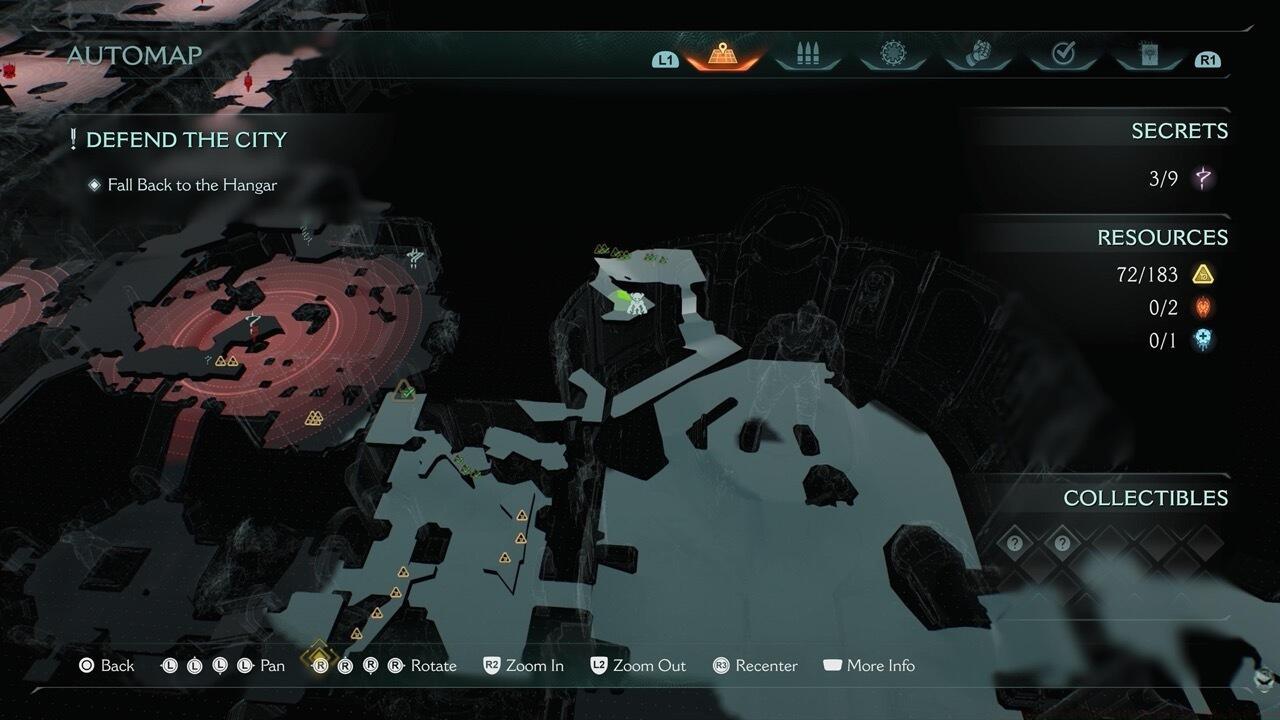Open the checkmark tab
This screenshot has height=720, width=1280.
(x=1063, y=56)
